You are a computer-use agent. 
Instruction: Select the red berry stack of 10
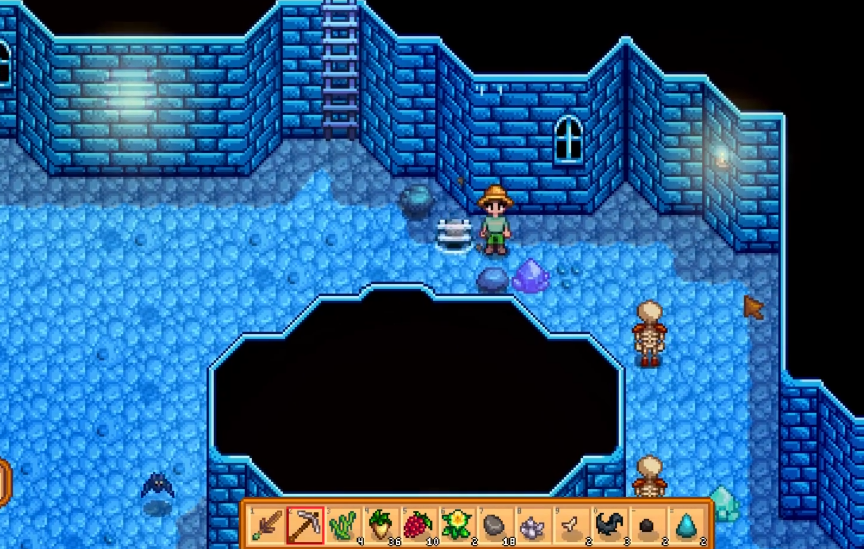(x=418, y=524)
